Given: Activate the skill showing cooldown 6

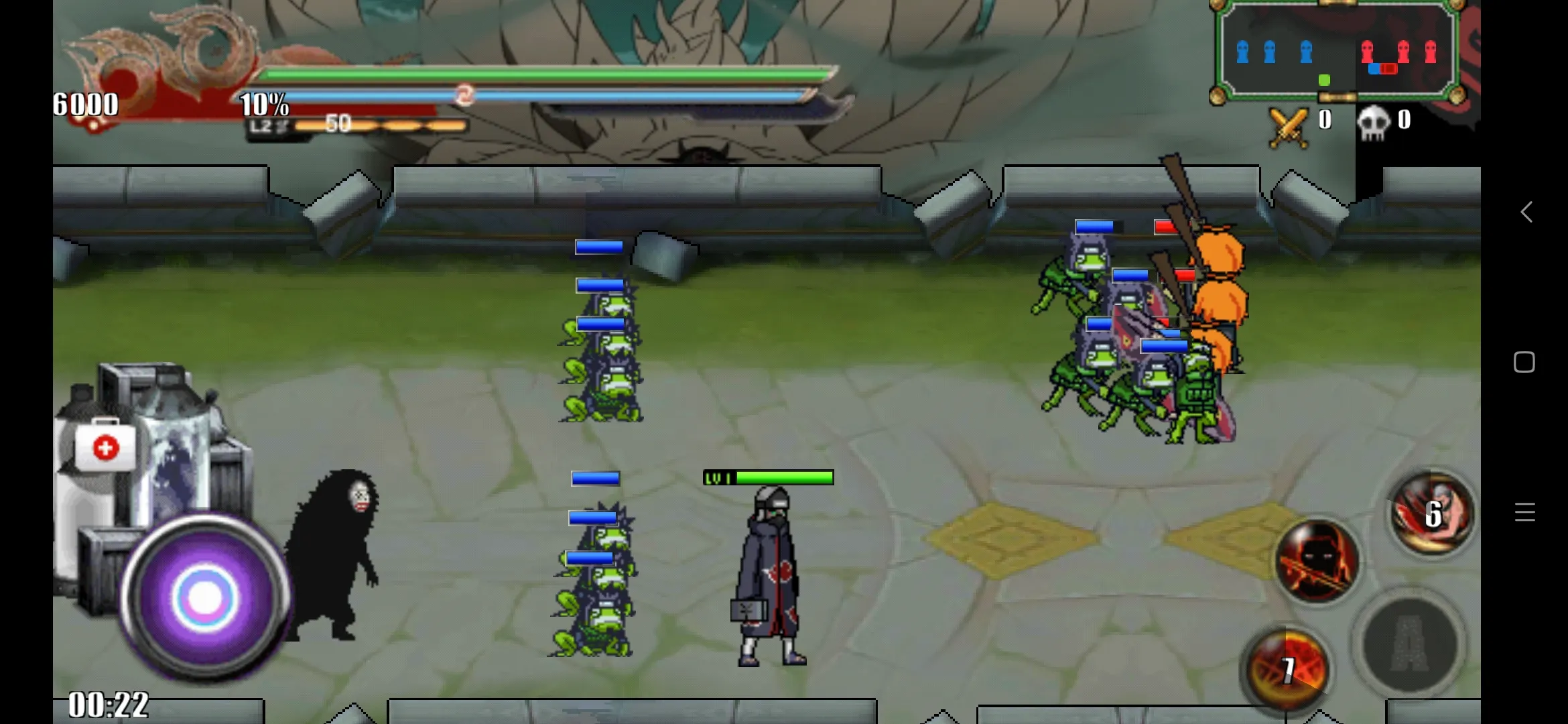Looking at the screenshot, I should pyautogui.click(x=1432, y=514).
